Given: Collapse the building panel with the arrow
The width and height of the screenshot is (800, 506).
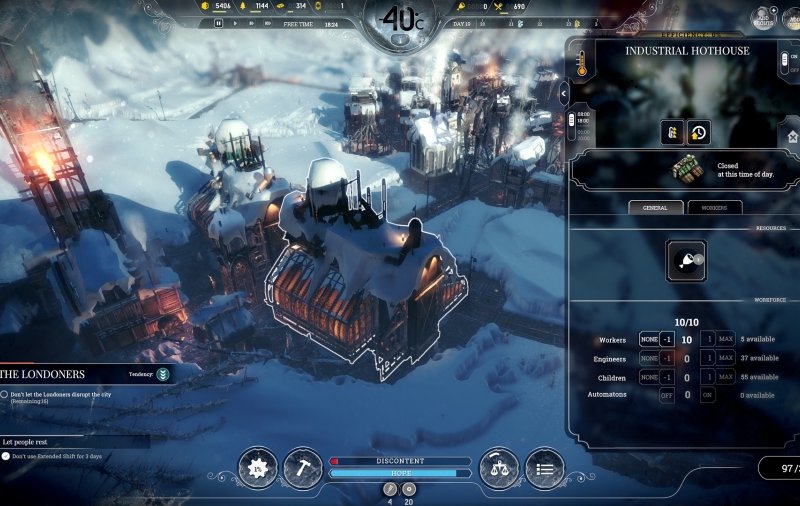Looking at the screenshot, I should coord(565,93).
